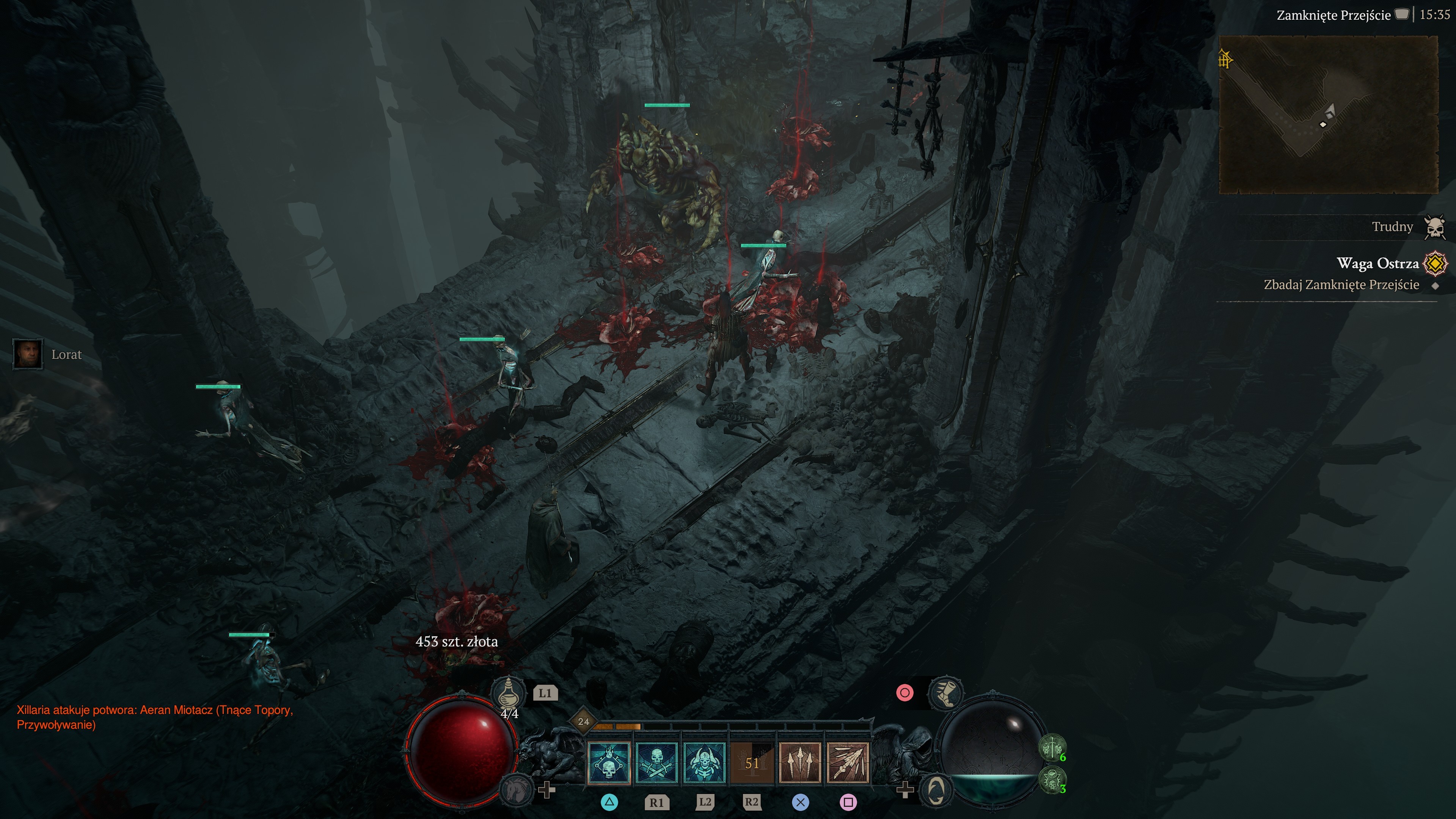
Task: Select the skill on 51 cooldown
Action: coord(752,763)
